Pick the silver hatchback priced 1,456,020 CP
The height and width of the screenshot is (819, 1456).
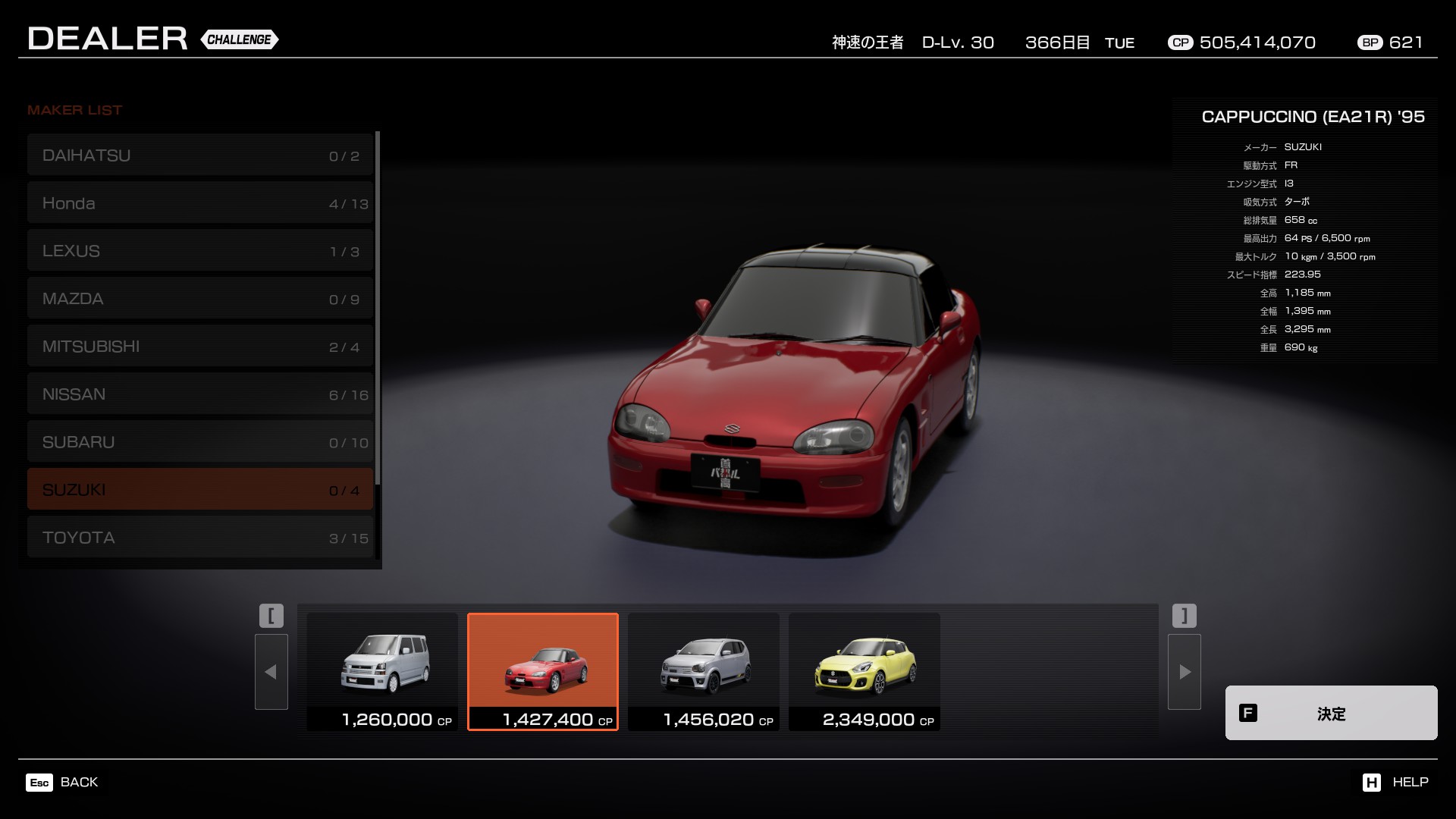pos(704,672)
